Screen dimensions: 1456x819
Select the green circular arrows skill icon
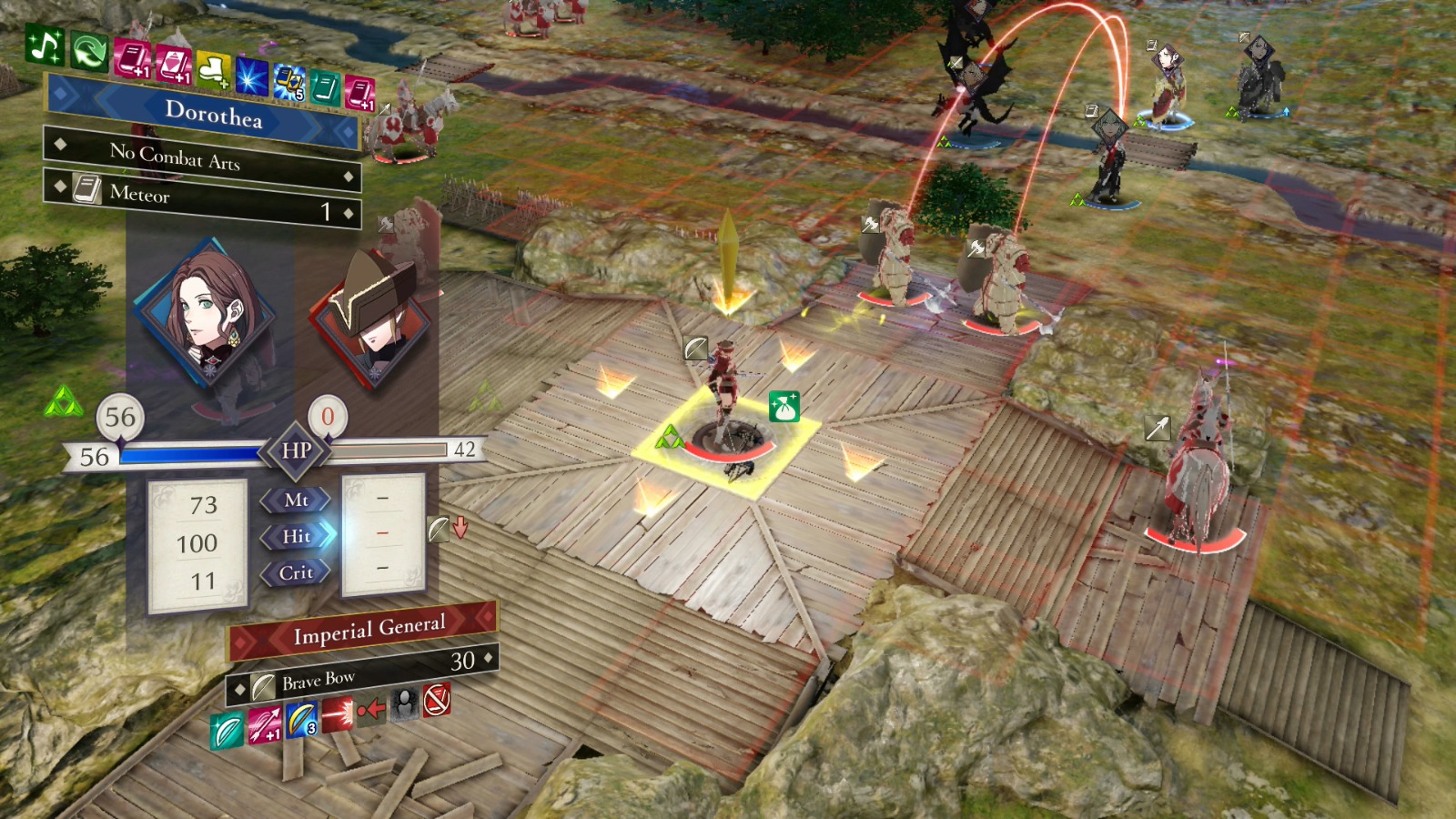point(89,52)
